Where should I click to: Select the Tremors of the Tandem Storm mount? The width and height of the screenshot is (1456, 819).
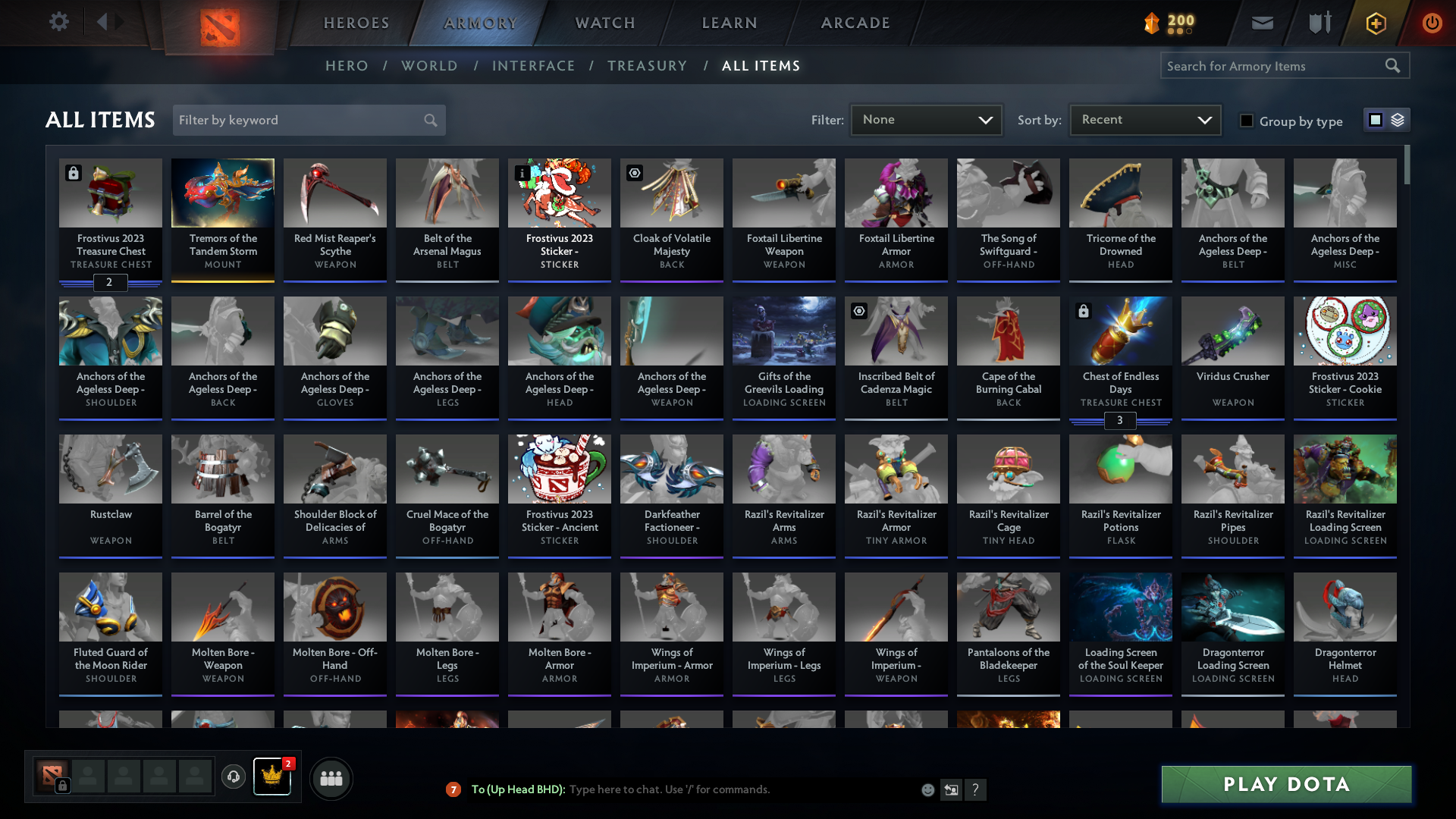(222, 220)
